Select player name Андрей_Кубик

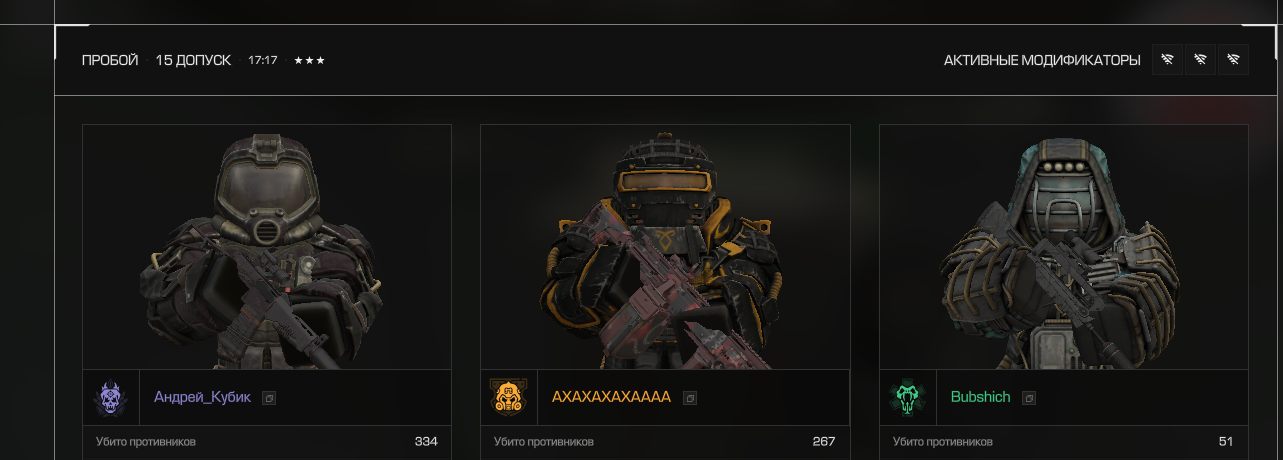[202, 397]
